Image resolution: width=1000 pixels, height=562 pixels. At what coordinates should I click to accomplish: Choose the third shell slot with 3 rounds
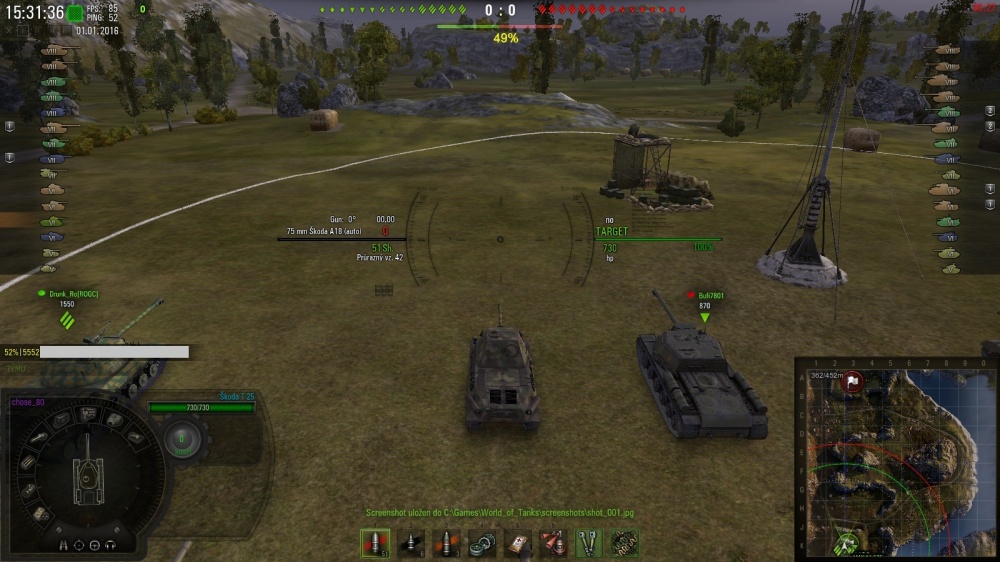coord(447,544)
